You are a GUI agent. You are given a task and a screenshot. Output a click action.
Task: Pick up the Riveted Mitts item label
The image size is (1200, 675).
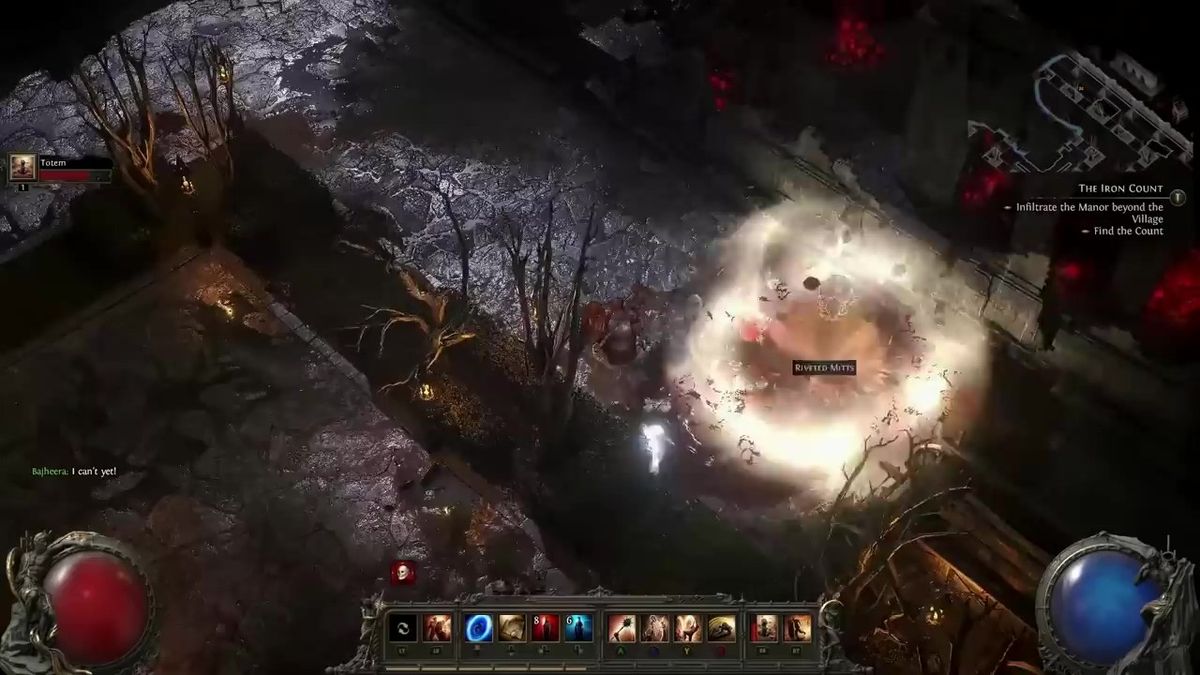click(x=824, y=368)
